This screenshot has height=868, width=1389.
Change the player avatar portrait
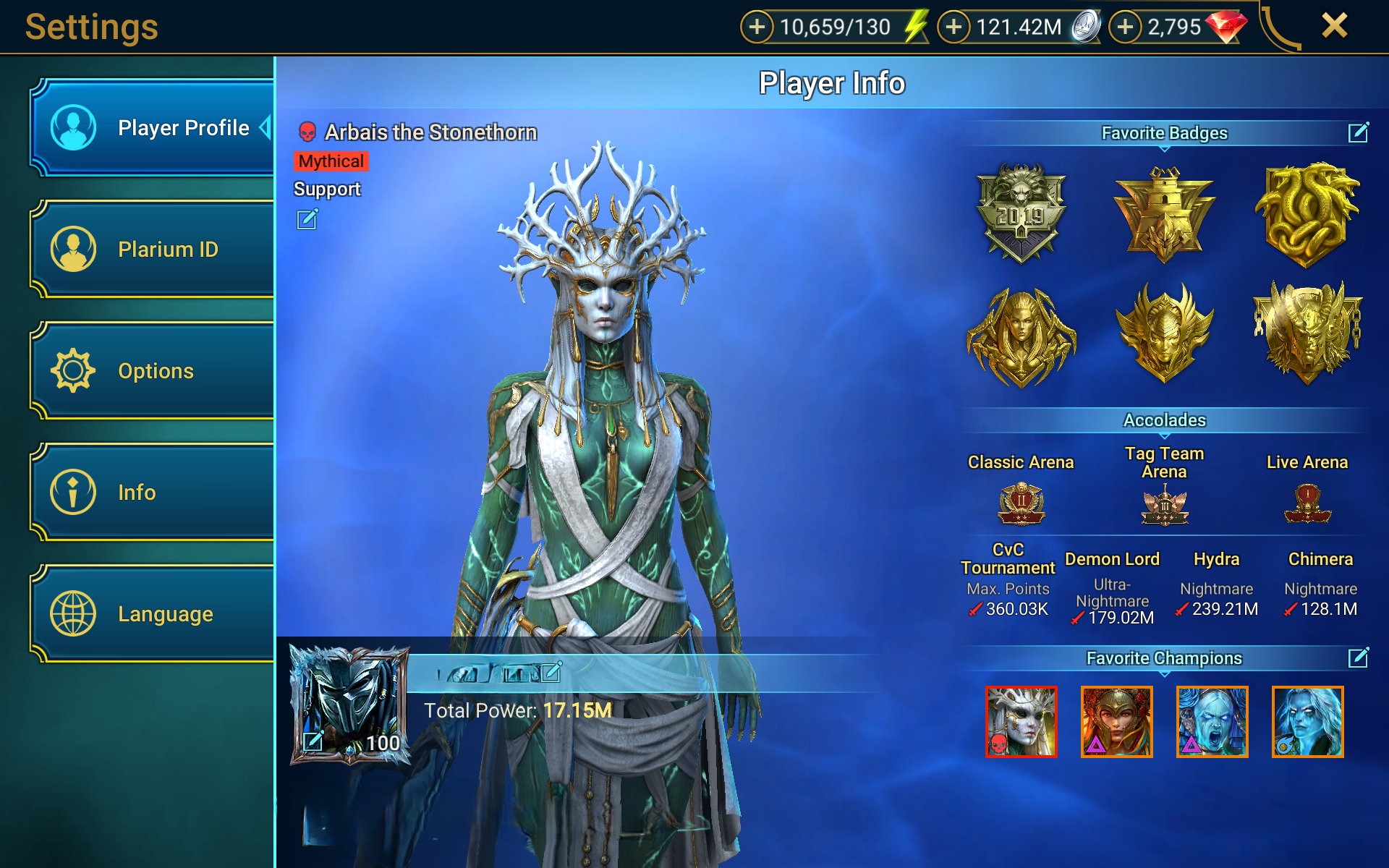point(313,741)
